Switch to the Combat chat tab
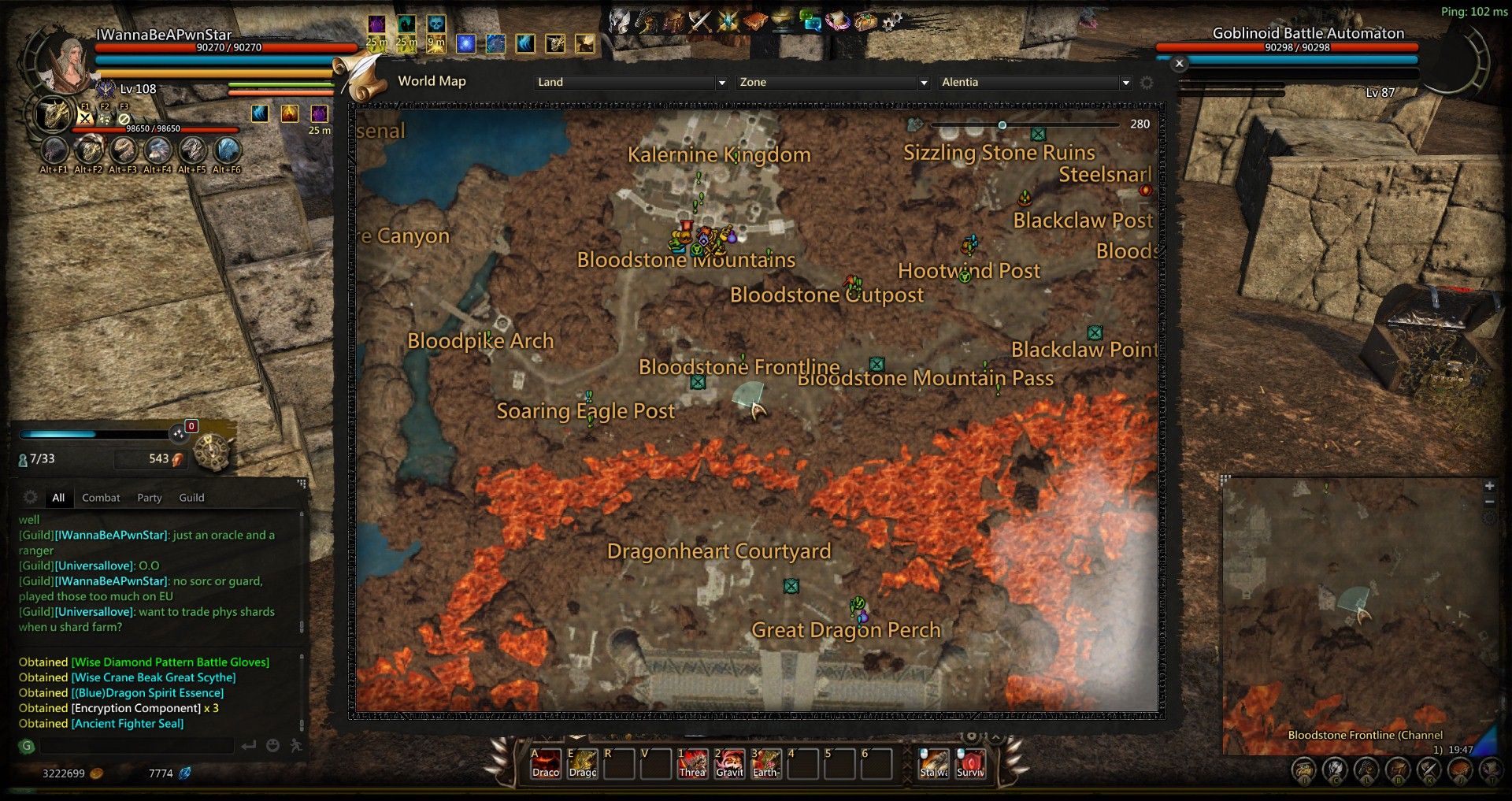 click(101, 498)
